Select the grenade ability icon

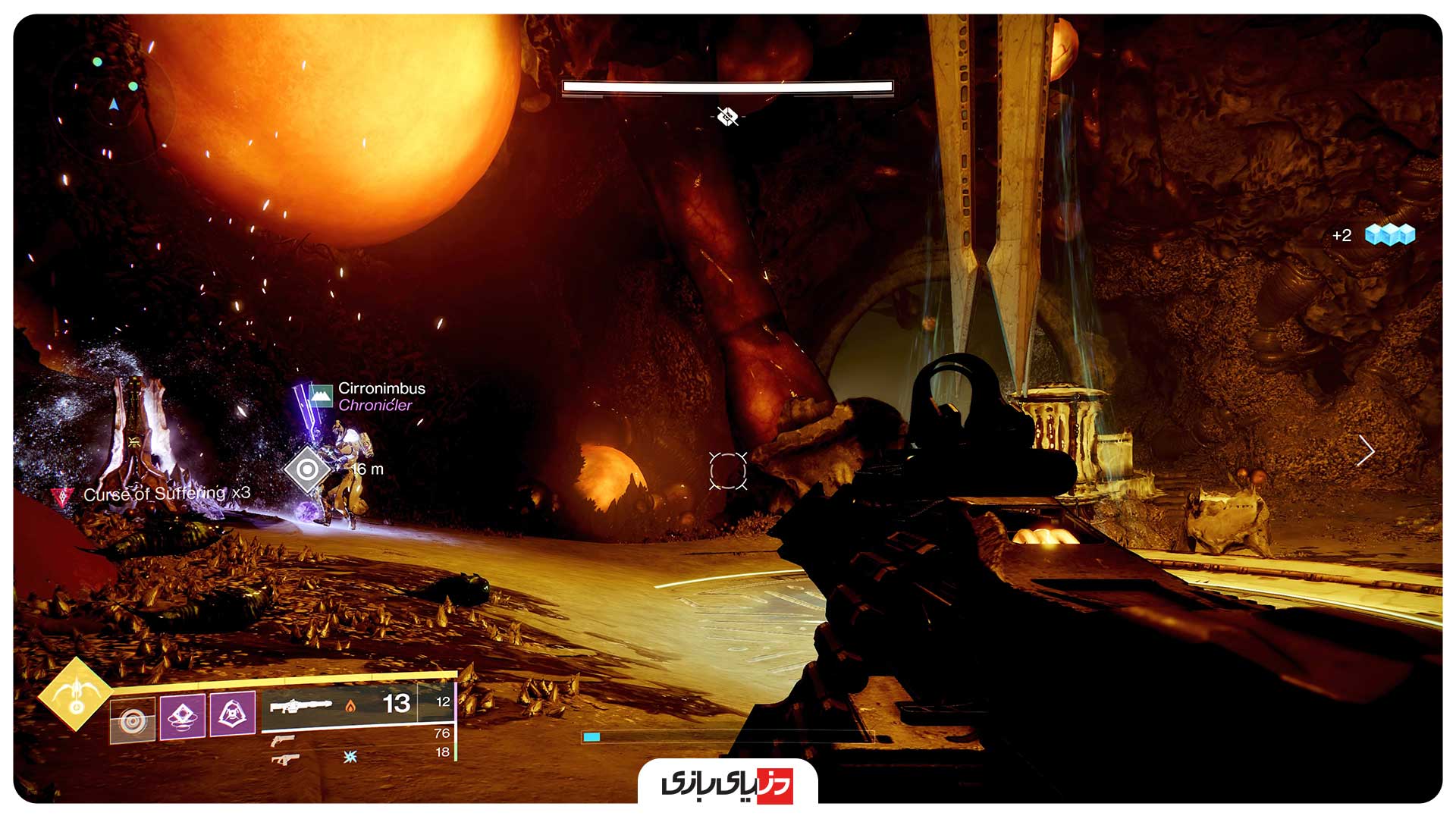(182, 716)
